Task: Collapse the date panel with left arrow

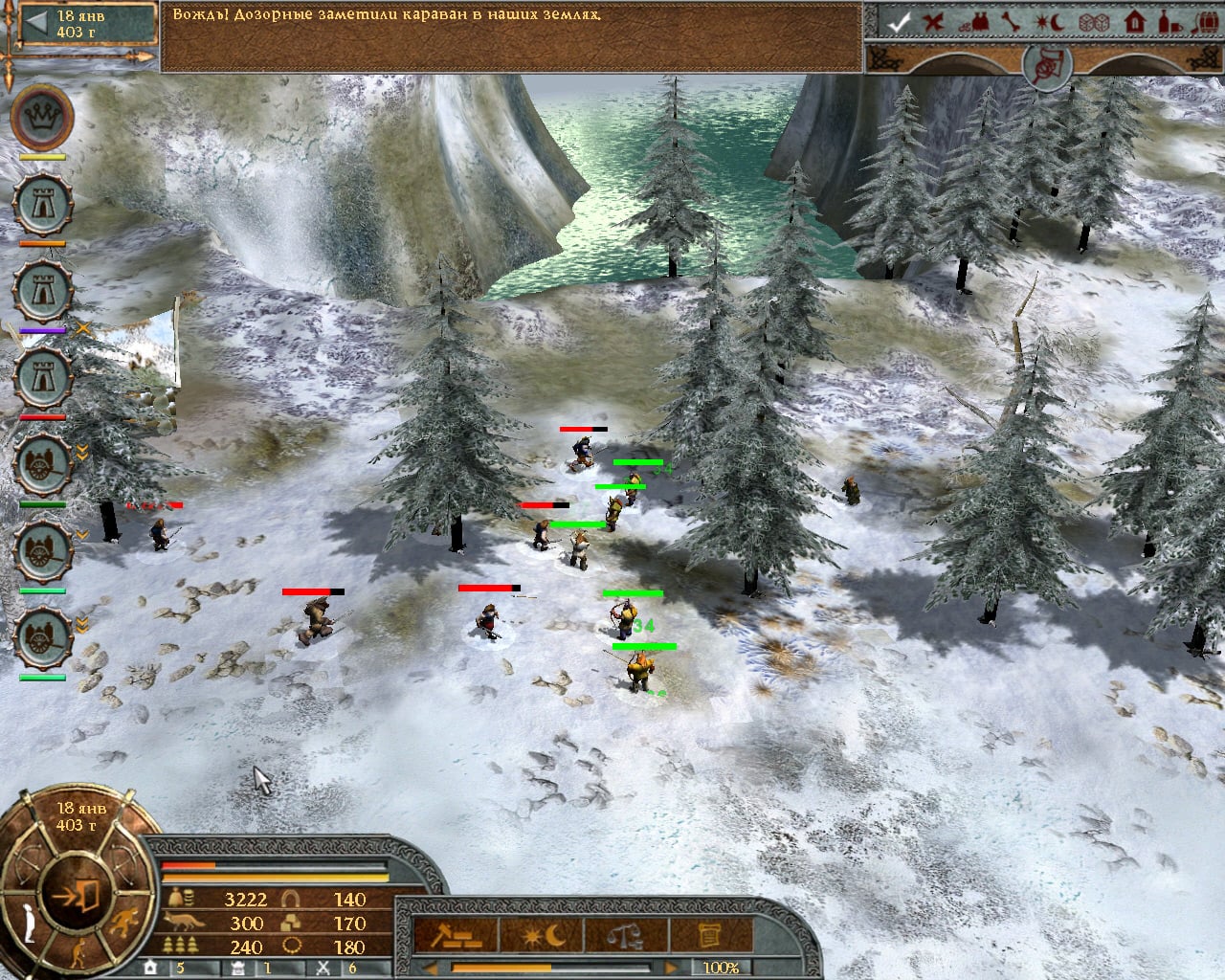Action: [x=35, y=25]
